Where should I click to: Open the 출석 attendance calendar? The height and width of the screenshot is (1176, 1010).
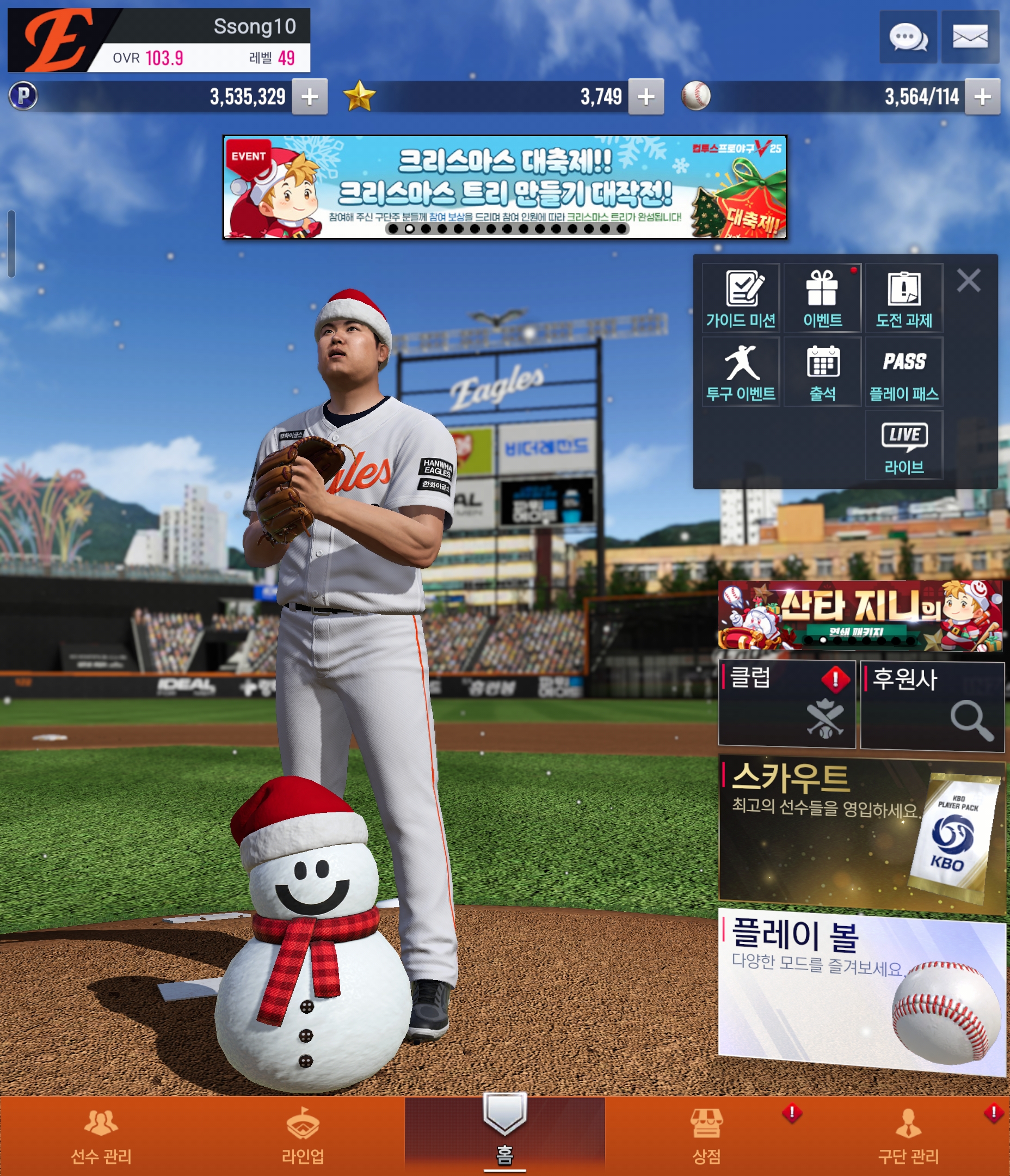click(x=822, y=372)
